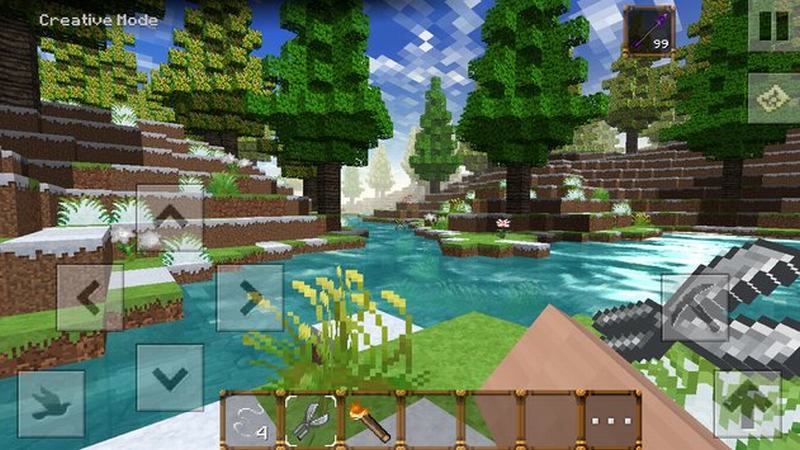
Task: Select the purple arrow item with 99 count
Action: 648,31
